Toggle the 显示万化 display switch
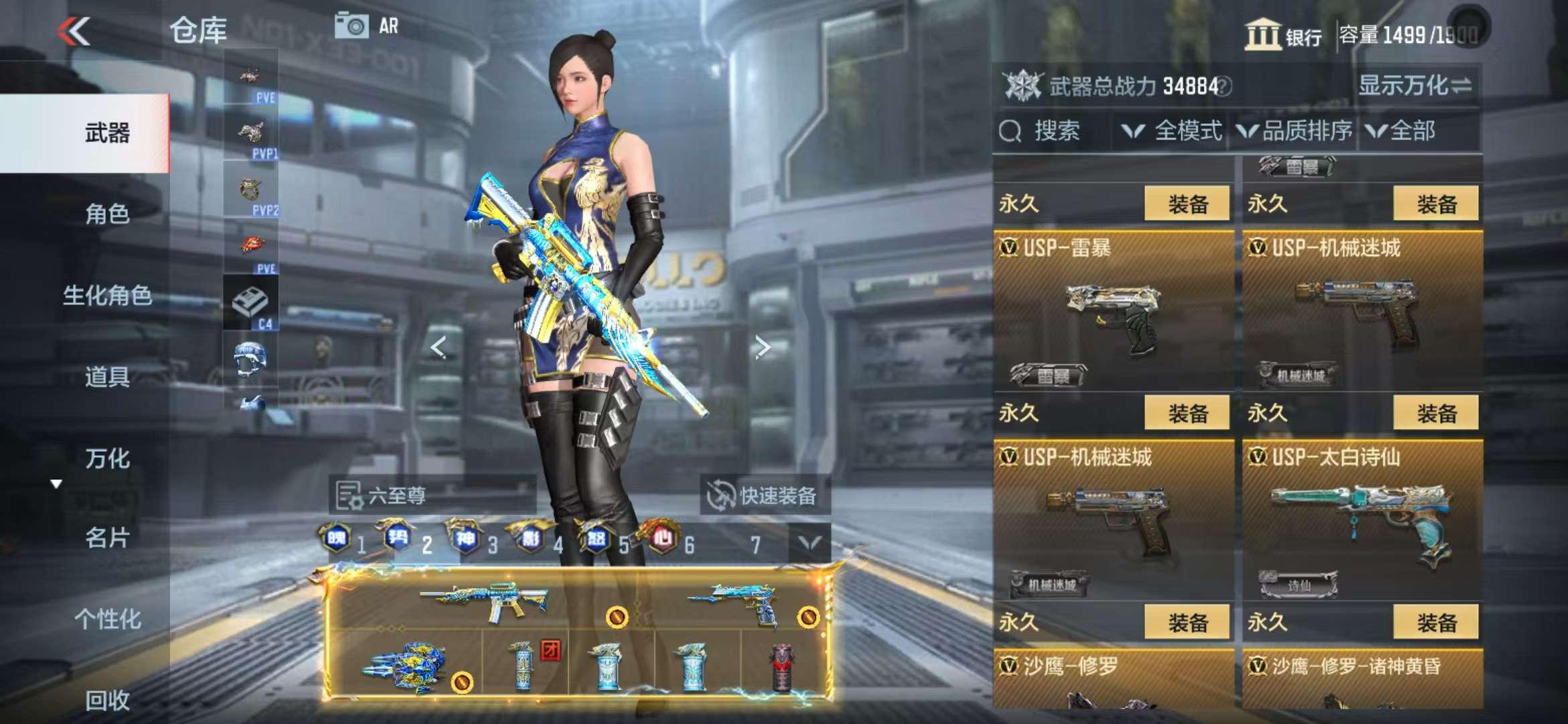Viewport: 1568px width, 724px height. [1415, 86]
